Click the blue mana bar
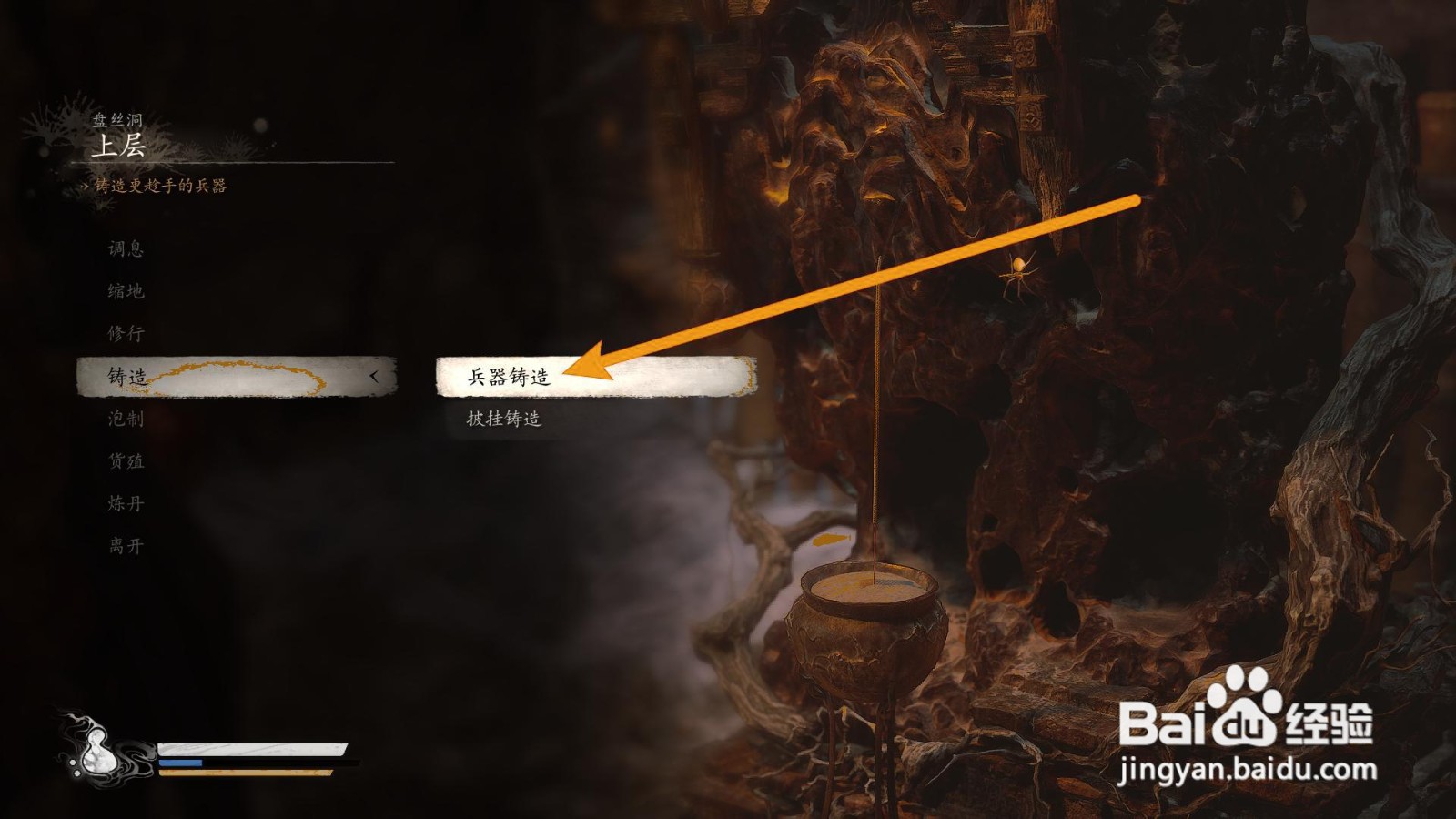The height and width of the screenshot is (819, 1456). [x=179, y=763]
